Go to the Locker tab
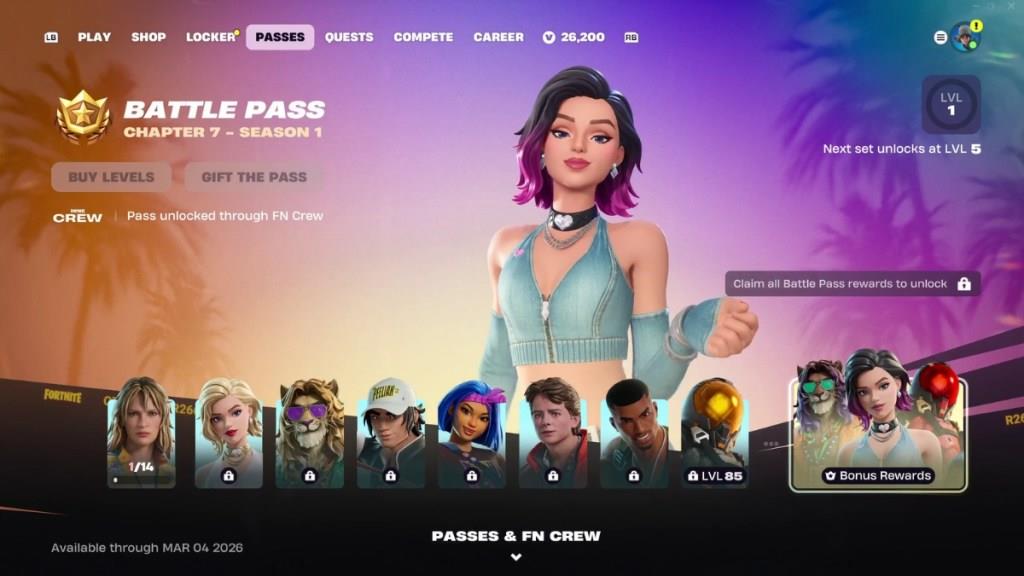Image resolution: width=1024 pixels, height=576 pixels. point(210,37)
